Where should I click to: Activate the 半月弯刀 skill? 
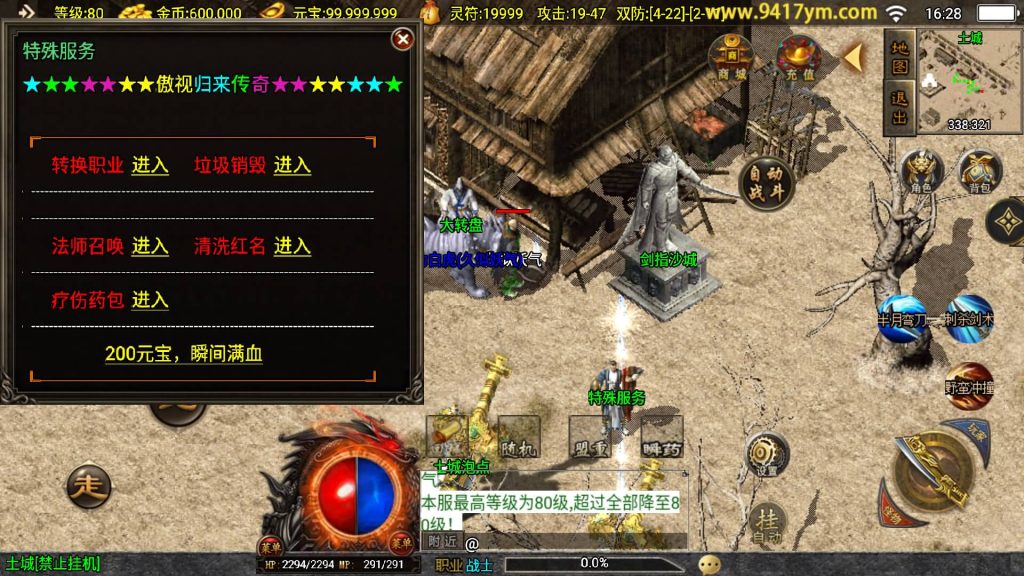click(x=901, y=317)
